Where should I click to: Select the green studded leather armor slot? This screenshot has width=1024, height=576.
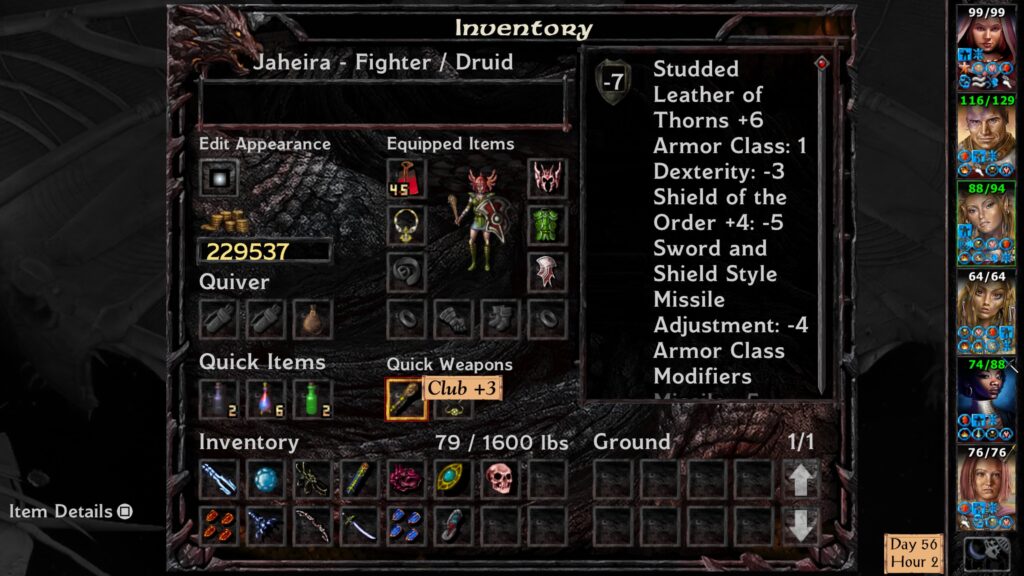pos(547,225)
